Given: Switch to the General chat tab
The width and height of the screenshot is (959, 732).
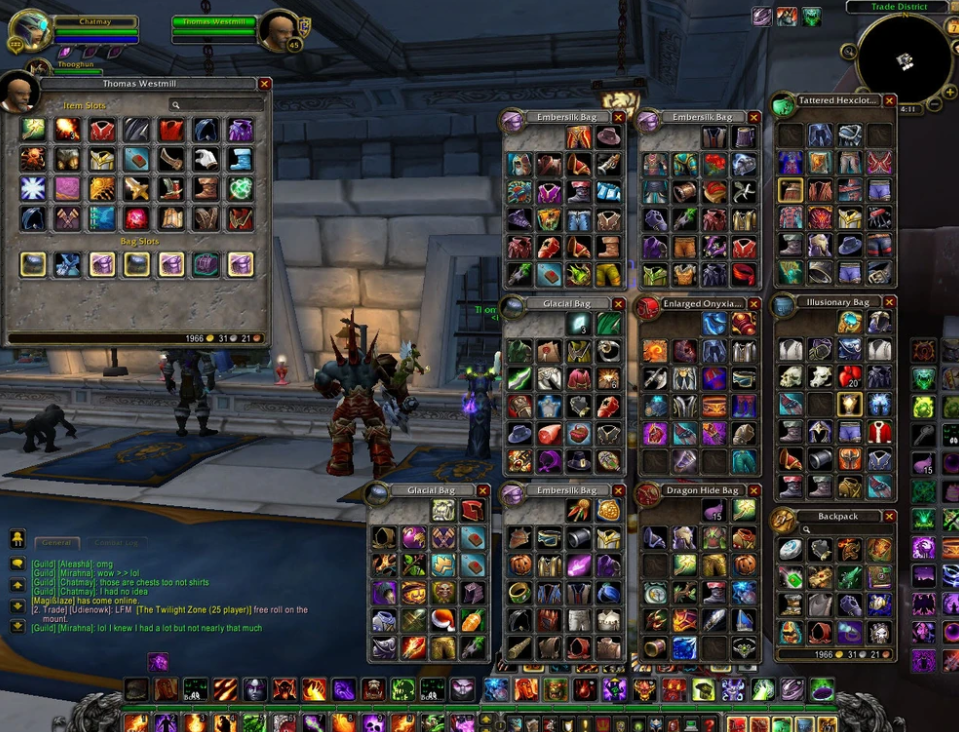Looking at the screenshot, I should point(56,543).
